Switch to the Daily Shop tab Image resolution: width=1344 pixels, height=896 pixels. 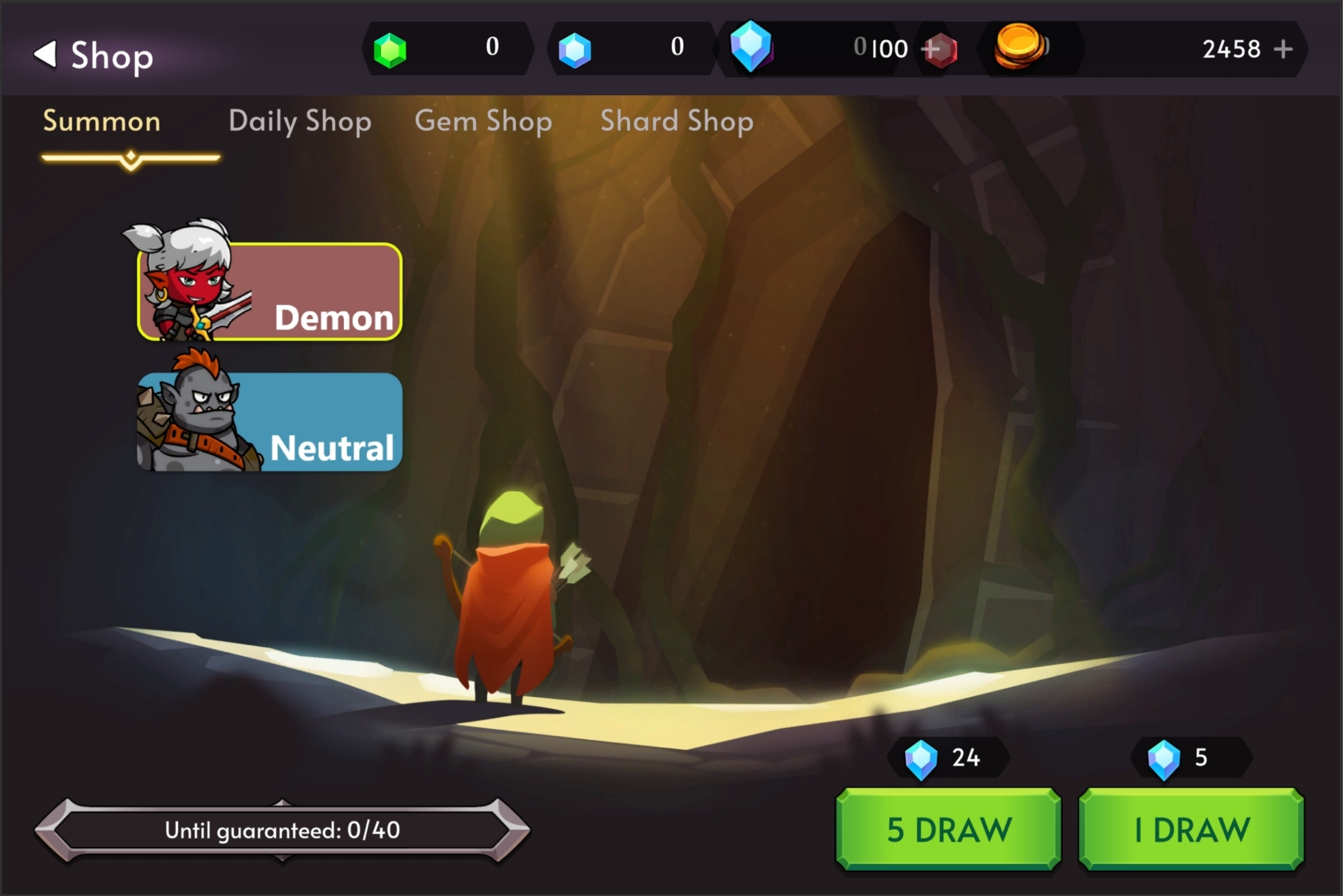[x=300, y=121]
